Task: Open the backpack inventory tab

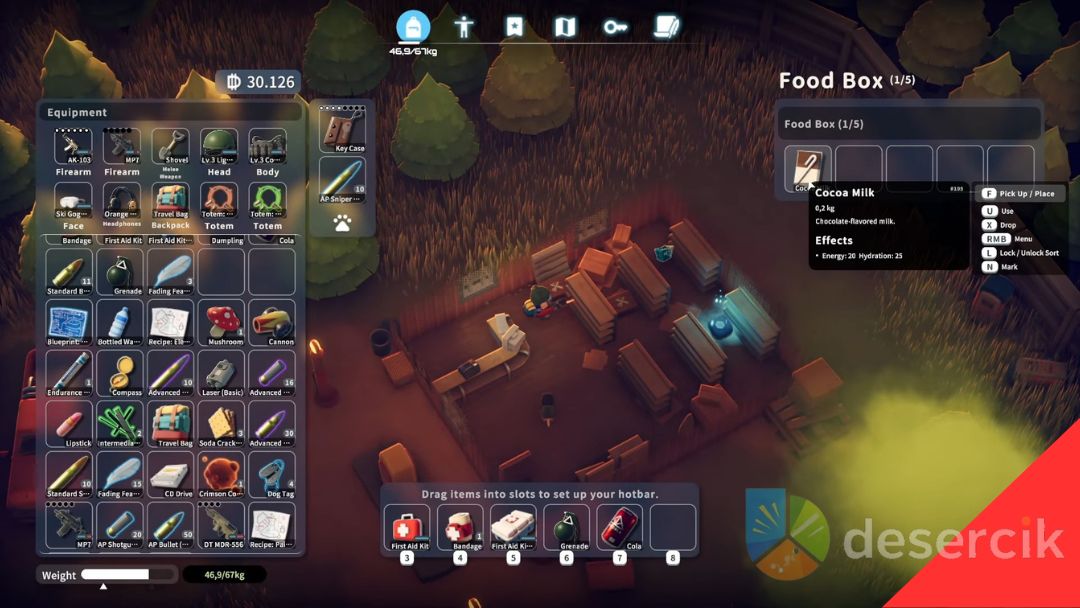Action: click(x=413, y=27)
